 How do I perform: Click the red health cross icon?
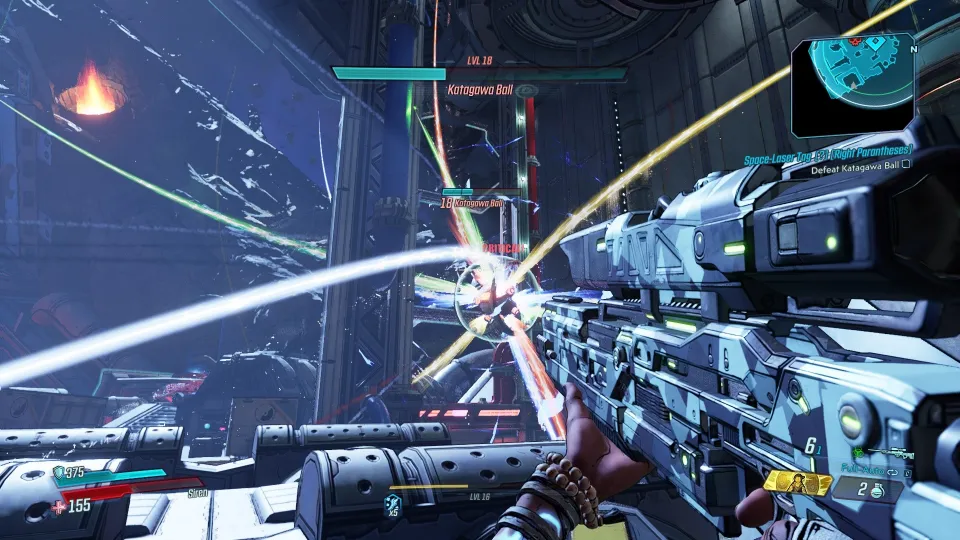(59, 506)
